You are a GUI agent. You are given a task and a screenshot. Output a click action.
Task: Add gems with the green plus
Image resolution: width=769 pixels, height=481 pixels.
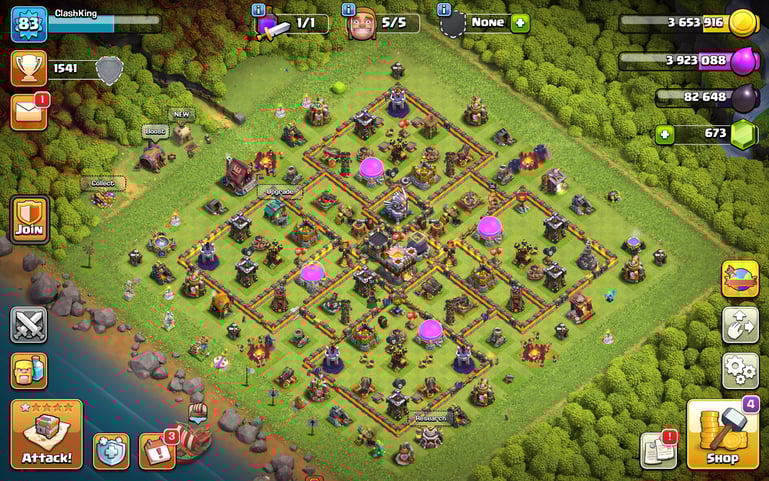(664, 134)
